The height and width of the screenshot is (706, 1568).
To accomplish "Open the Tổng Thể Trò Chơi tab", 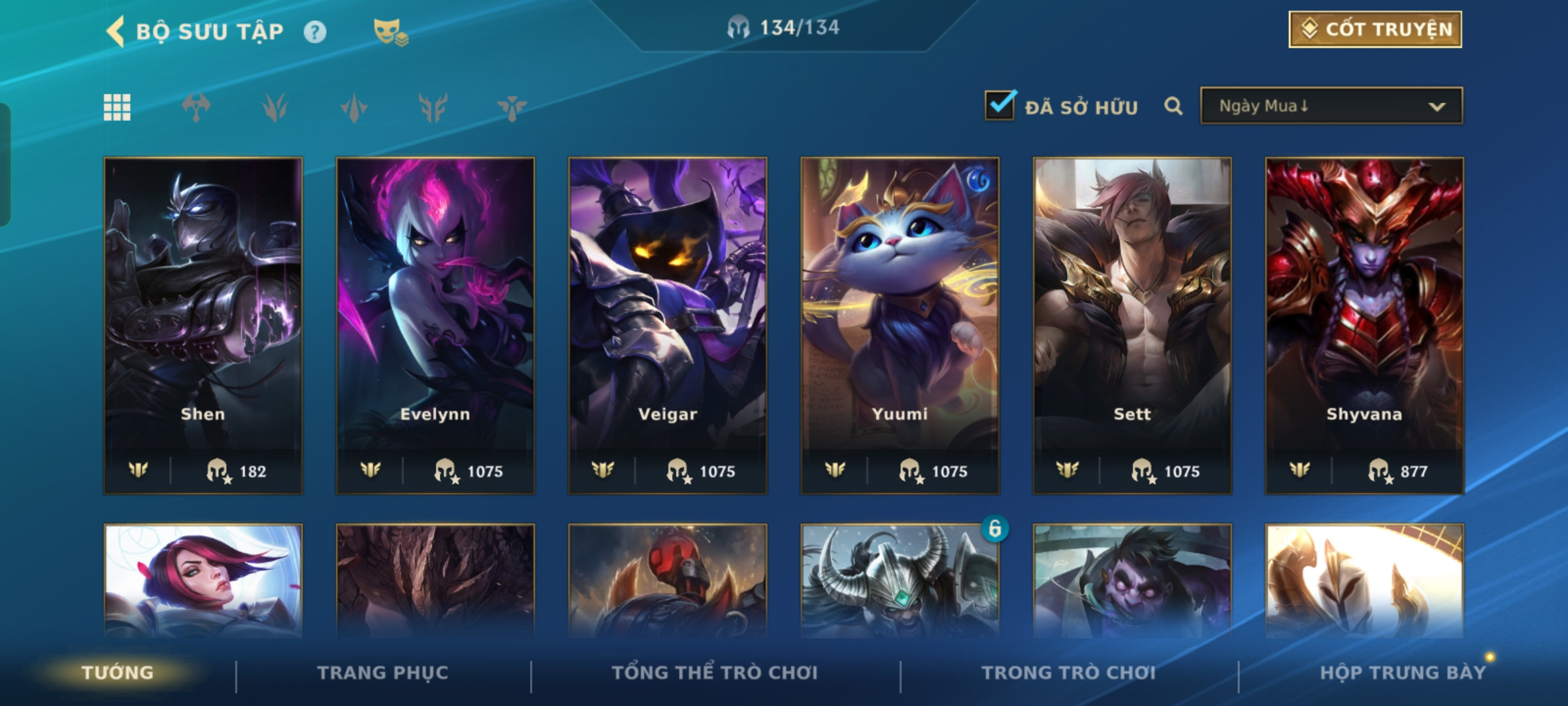I will (715, 673).
